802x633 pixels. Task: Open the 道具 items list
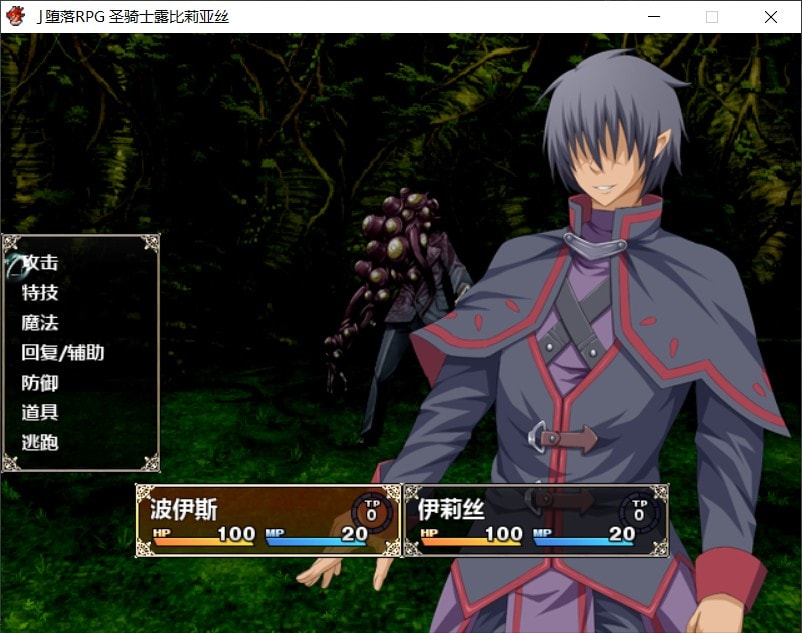[x=40, y=412]
